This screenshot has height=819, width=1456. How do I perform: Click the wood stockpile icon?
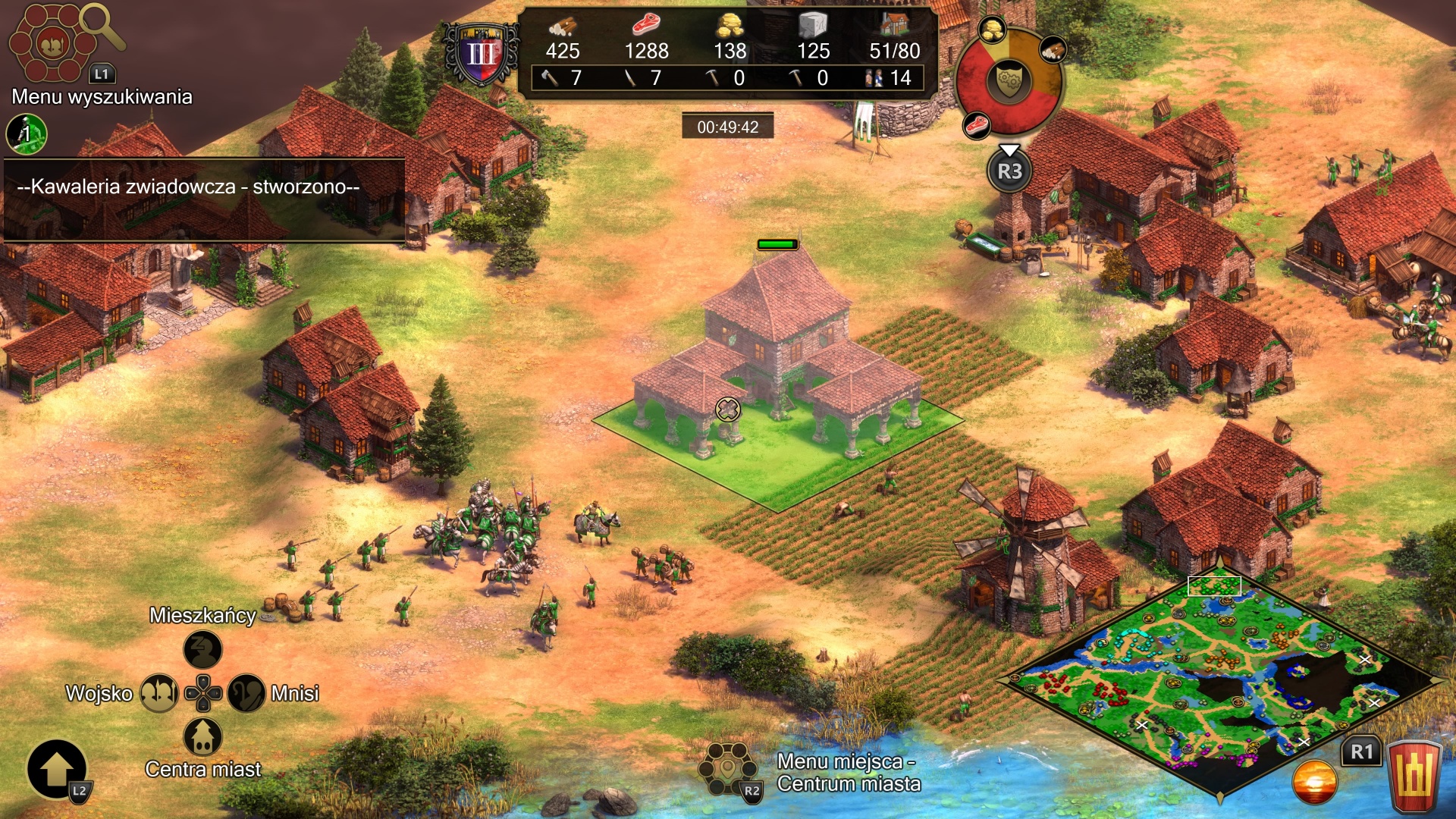(x=562, y=27)
